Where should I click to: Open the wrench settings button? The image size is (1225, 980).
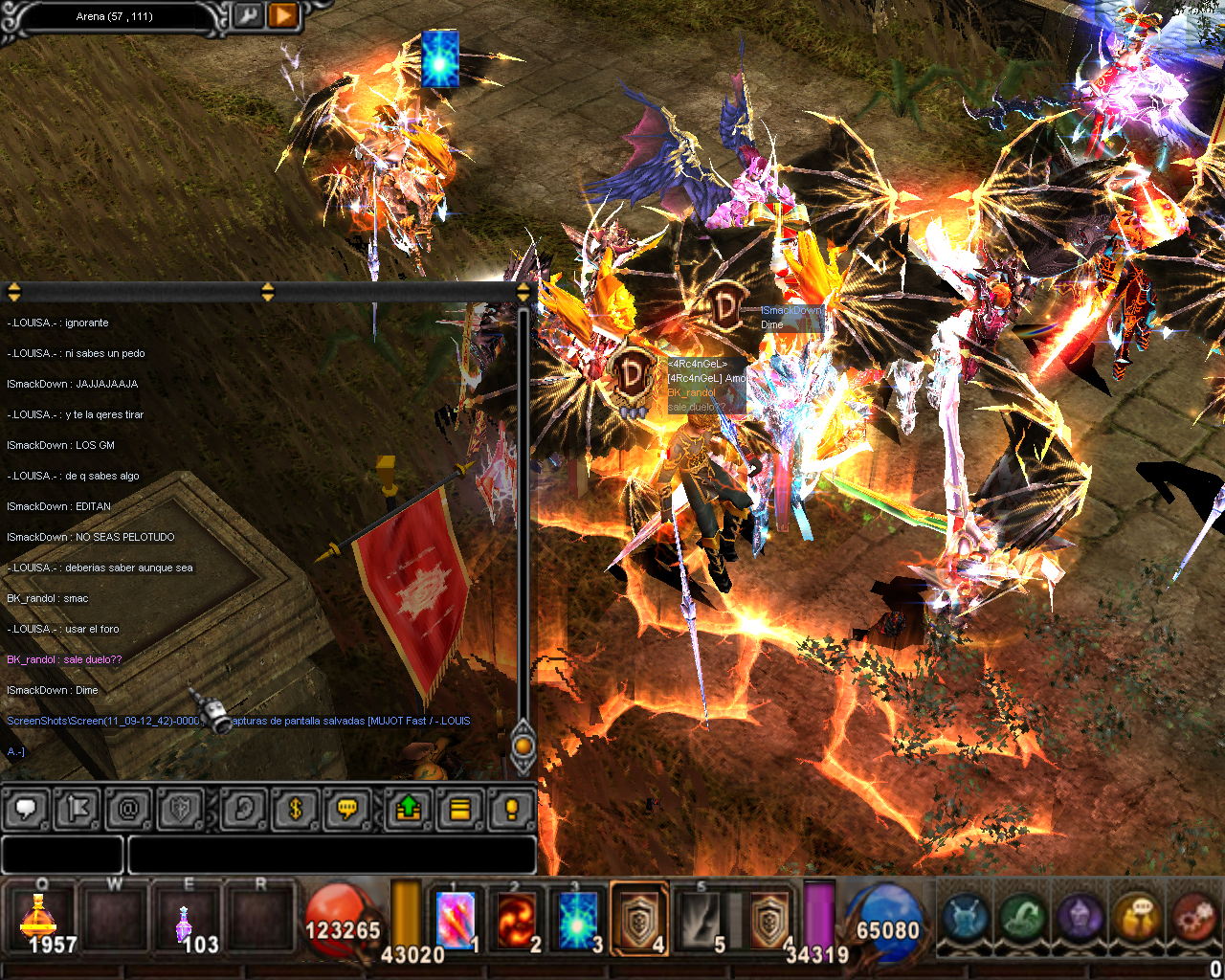tap(247, 16)
